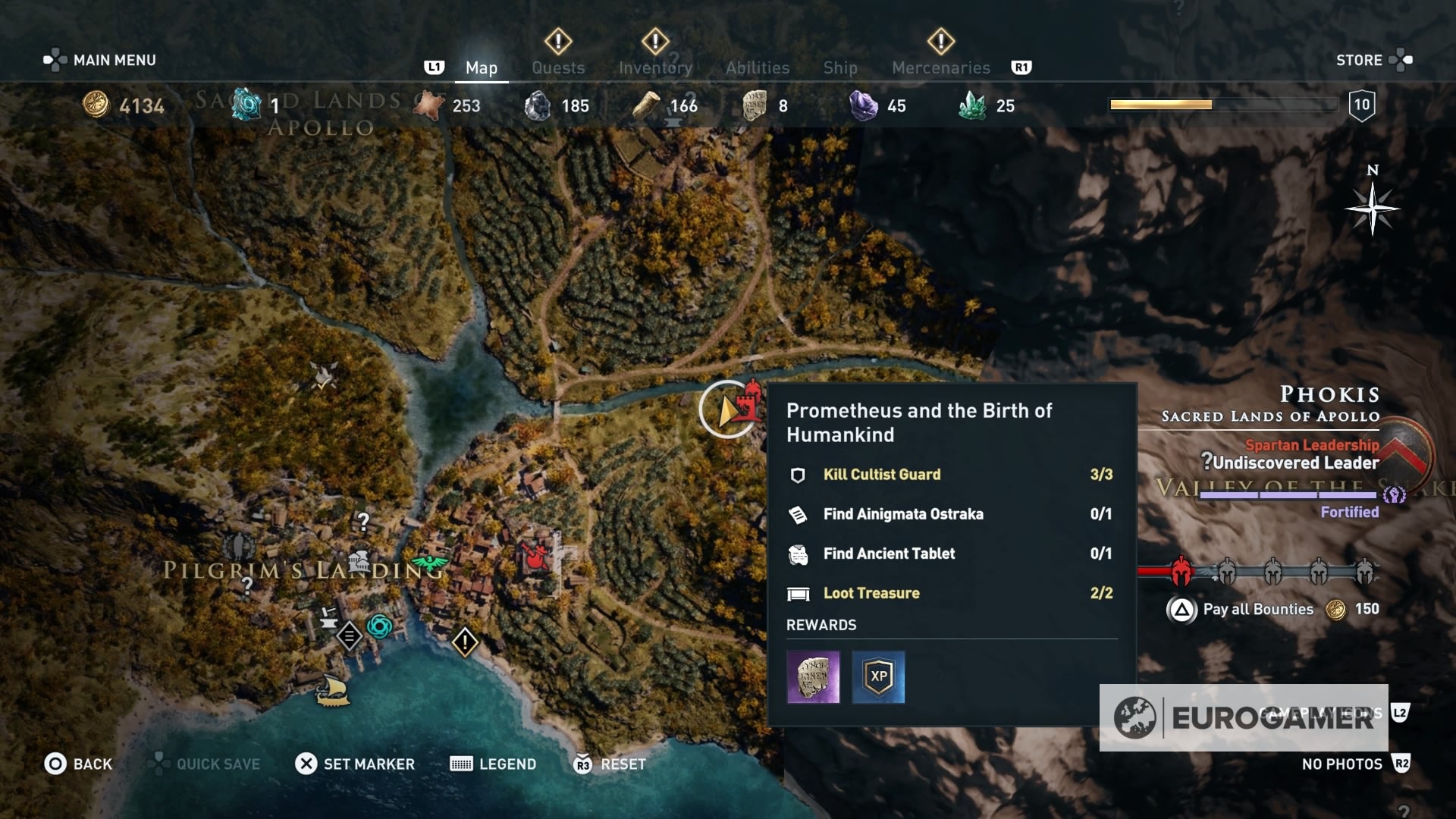Select the ancient tablet reward thumbnail
Screen dimensions: 1456x819
click(814, 678)
